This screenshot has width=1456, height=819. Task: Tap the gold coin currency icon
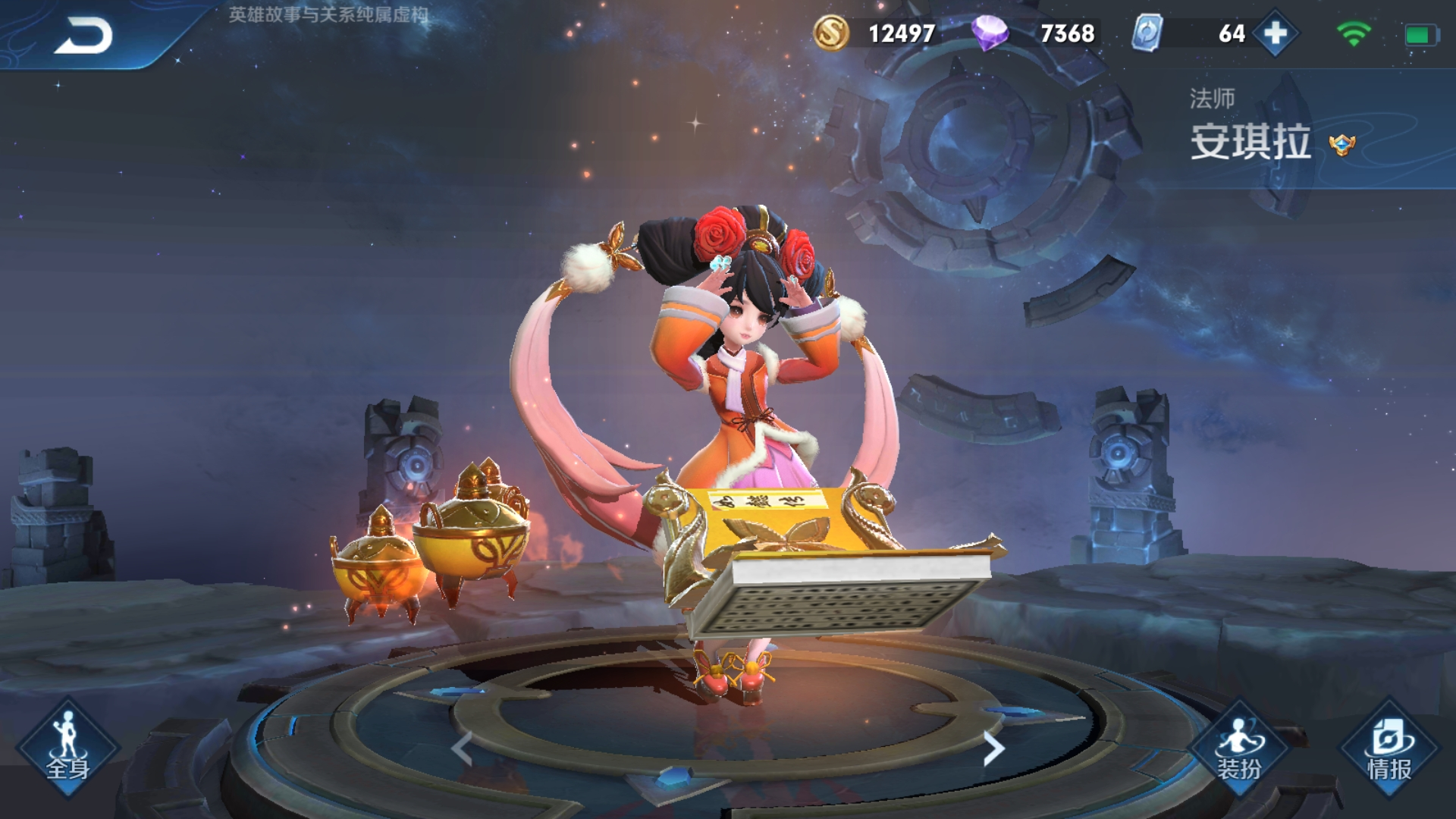pyautogui.click(x=831, y=33)
